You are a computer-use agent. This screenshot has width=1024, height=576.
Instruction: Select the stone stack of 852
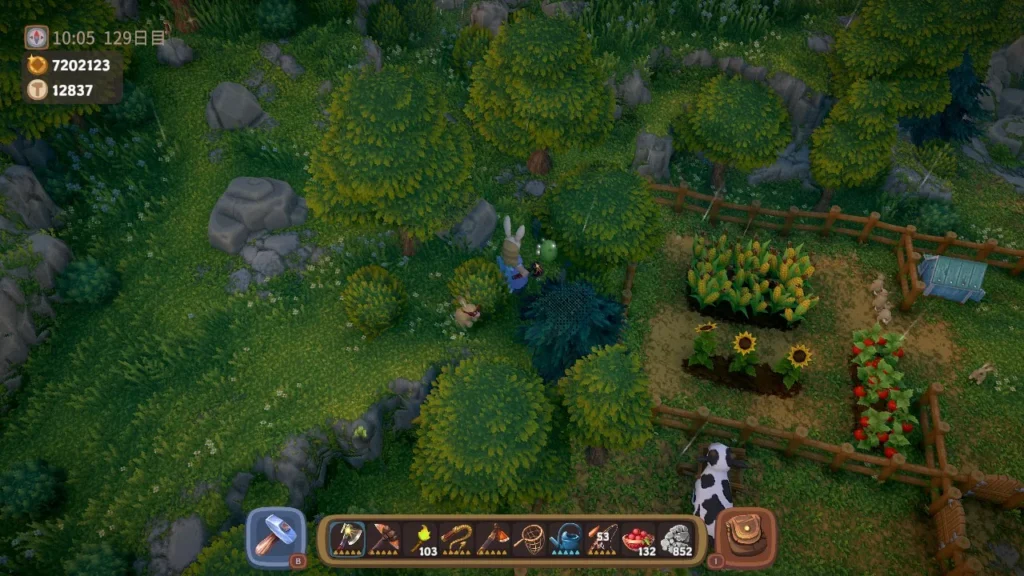coord(676,539)
